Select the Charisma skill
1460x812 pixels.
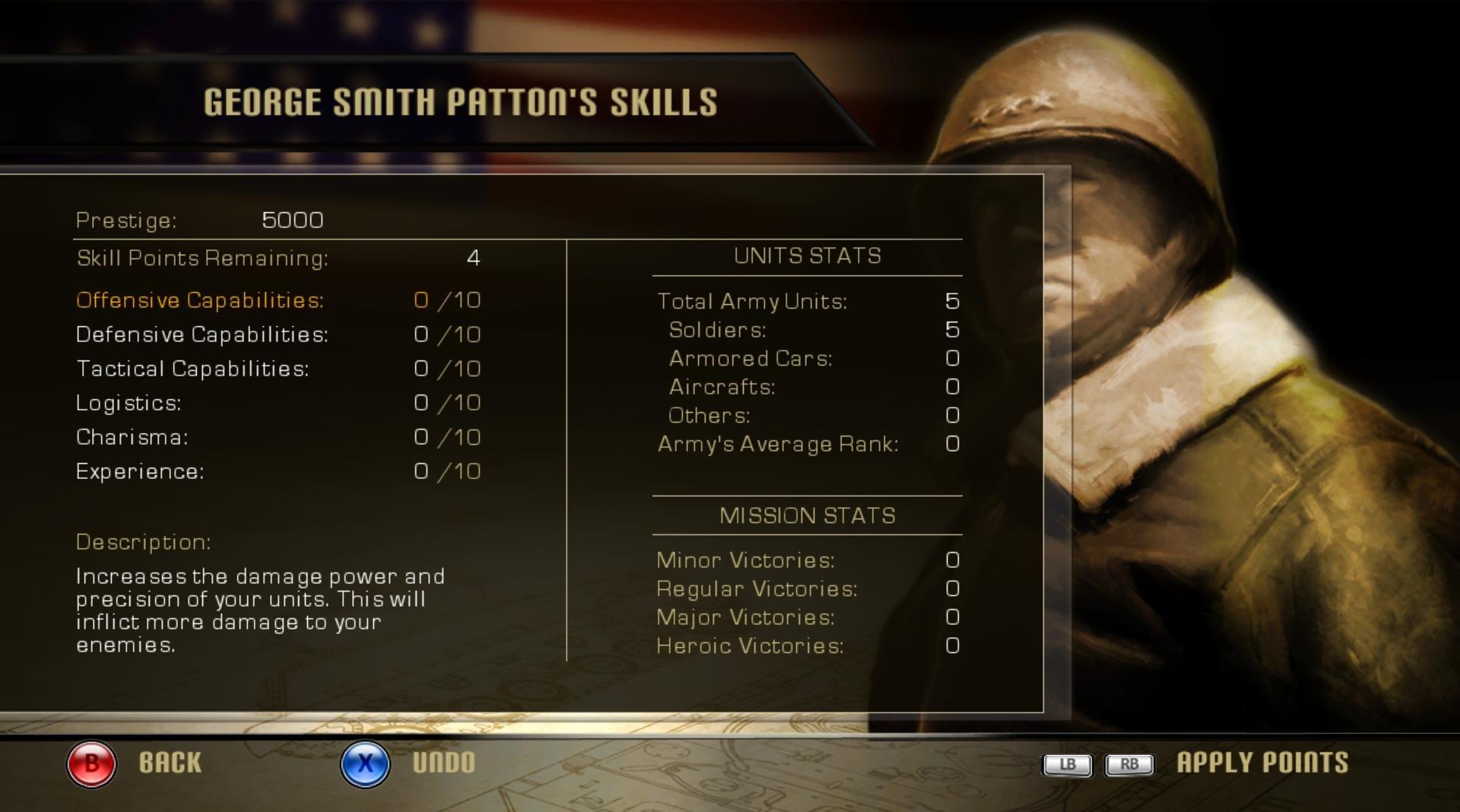coord(131,436)
